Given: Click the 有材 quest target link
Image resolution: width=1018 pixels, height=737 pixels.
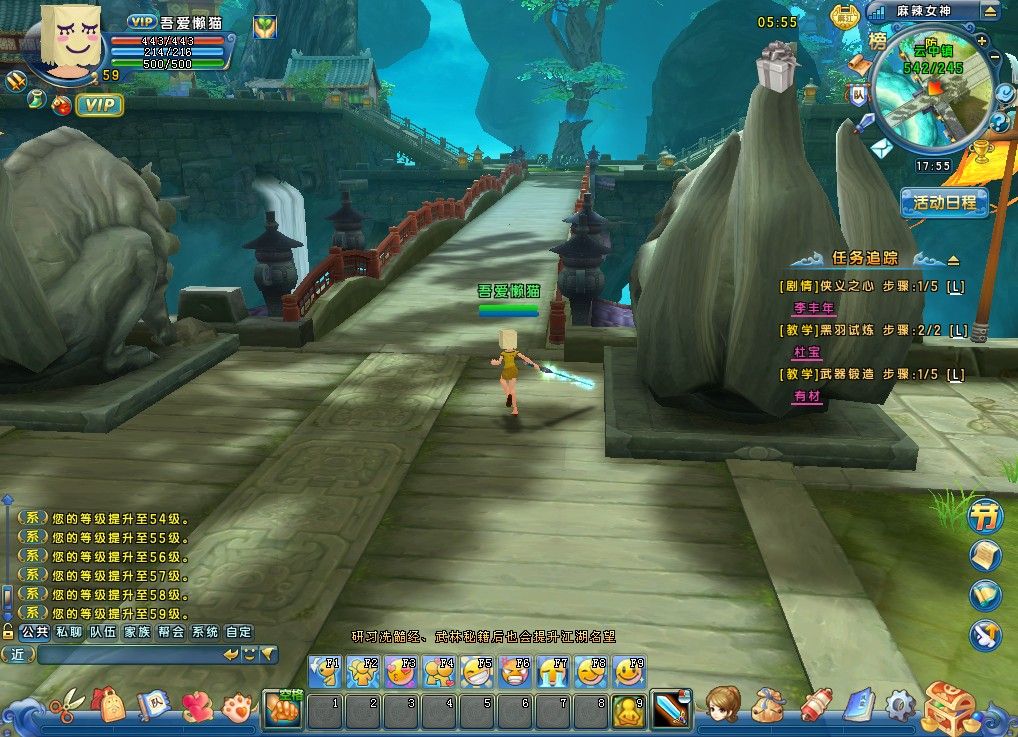Looking at the screenshot, I should click(806, 396).
